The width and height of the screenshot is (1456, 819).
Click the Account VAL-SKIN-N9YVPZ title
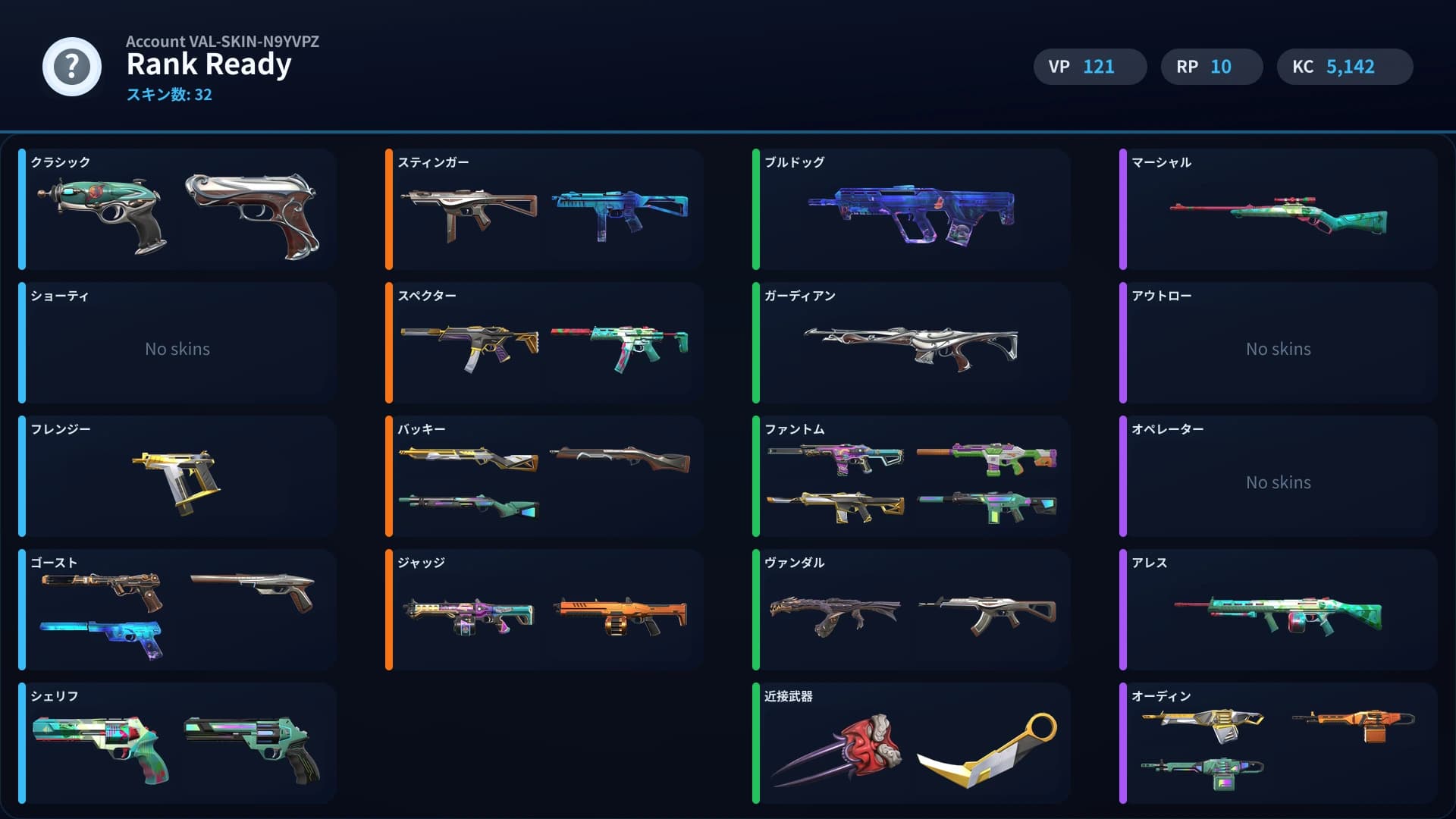click(x=223, y=42)
